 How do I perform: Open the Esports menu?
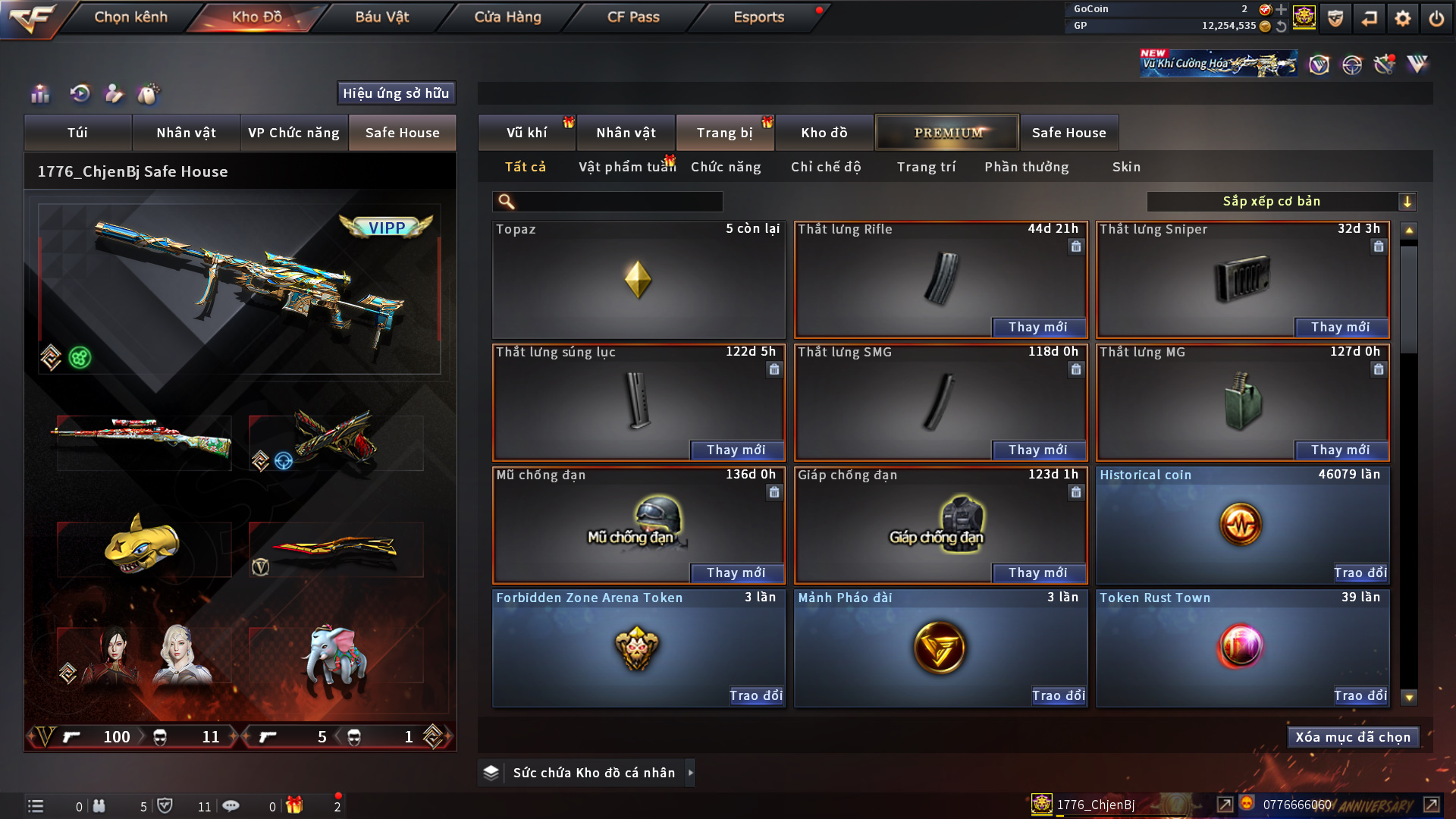(758, 17)
